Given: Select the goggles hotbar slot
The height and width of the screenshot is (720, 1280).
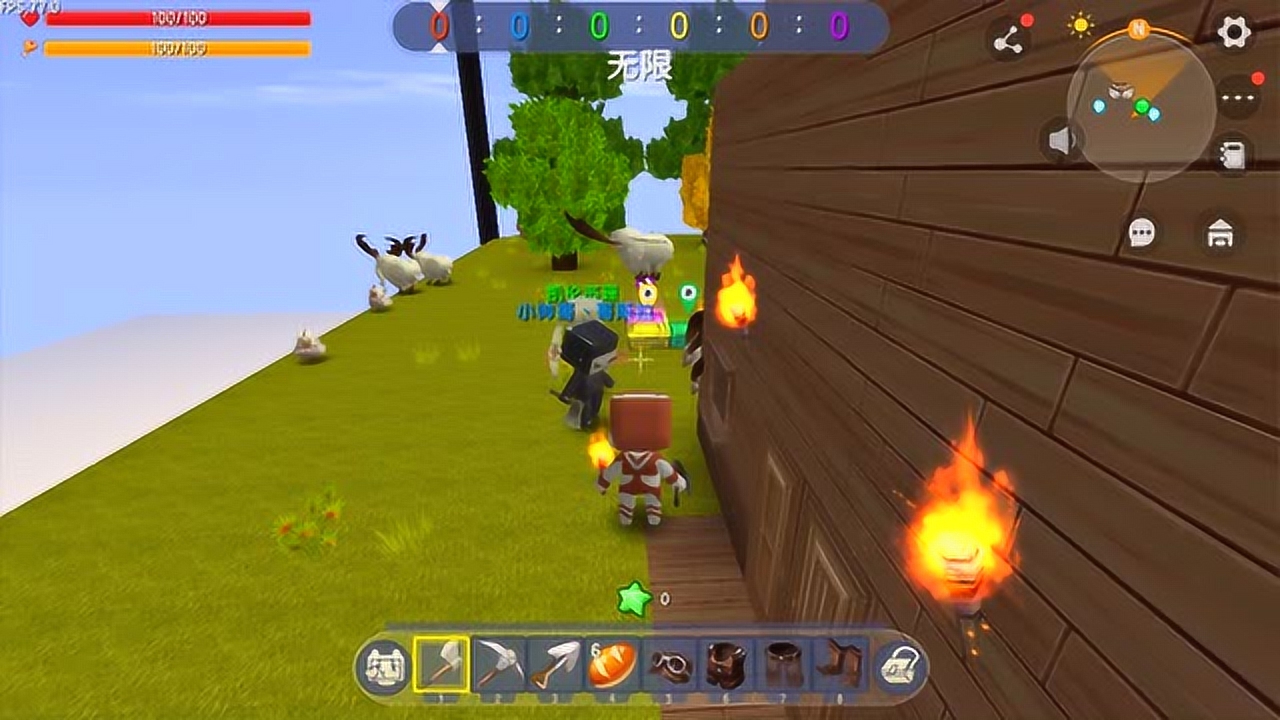Looking at the screenshot, I should click(x=668, y=664).
